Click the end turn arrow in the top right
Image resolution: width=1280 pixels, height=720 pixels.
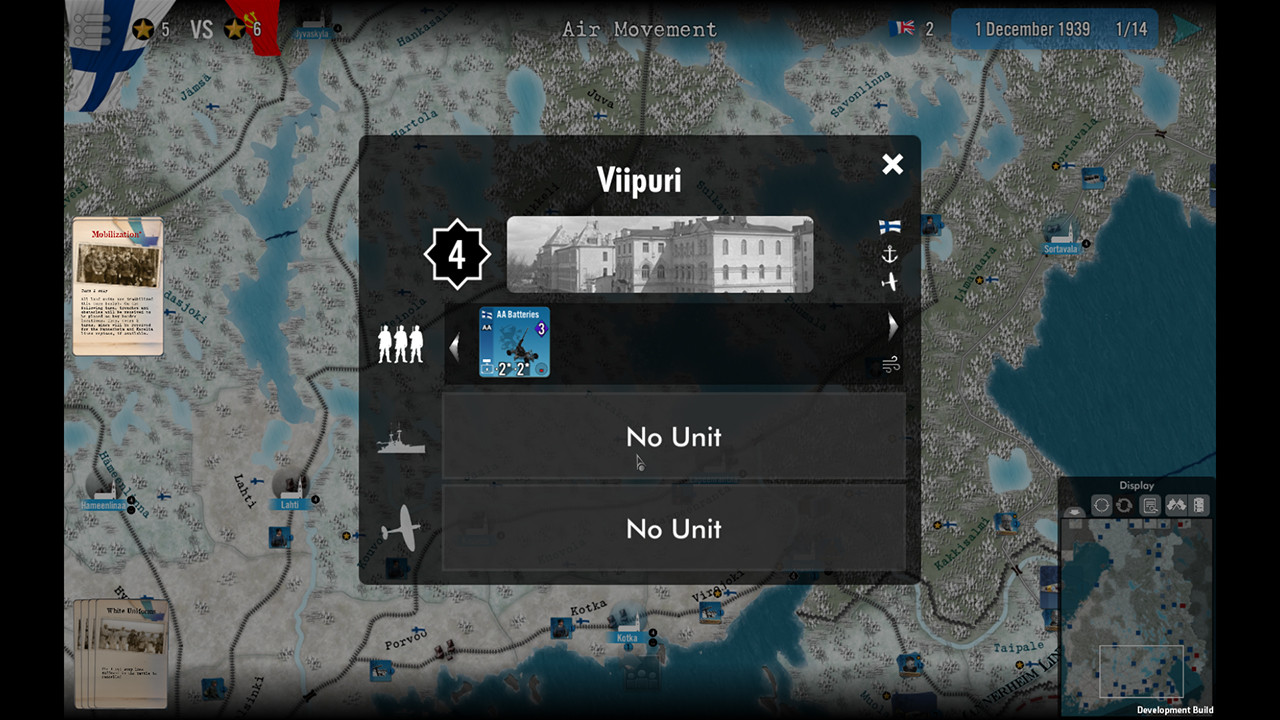1188,28
